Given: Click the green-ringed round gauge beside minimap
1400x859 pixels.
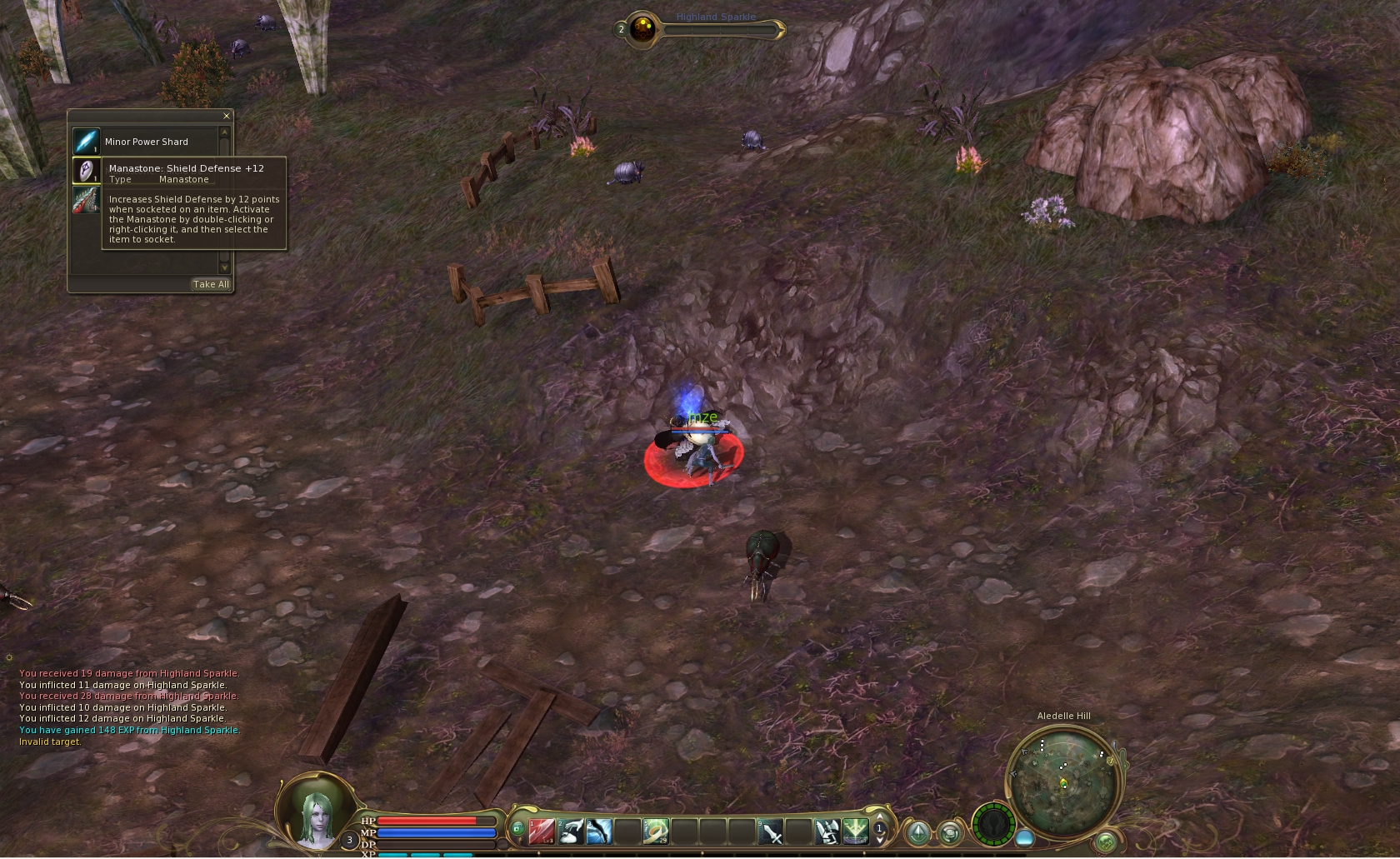Looking at the screenshot, I should tap(993, 825).
